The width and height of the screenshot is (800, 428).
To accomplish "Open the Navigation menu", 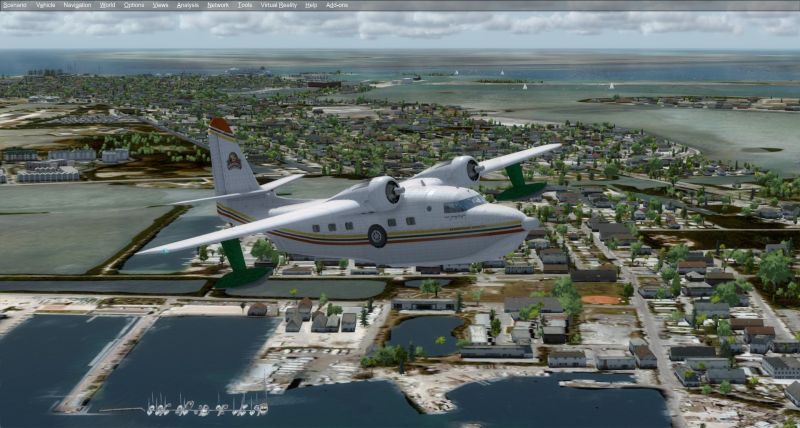I will coord(77,5).
